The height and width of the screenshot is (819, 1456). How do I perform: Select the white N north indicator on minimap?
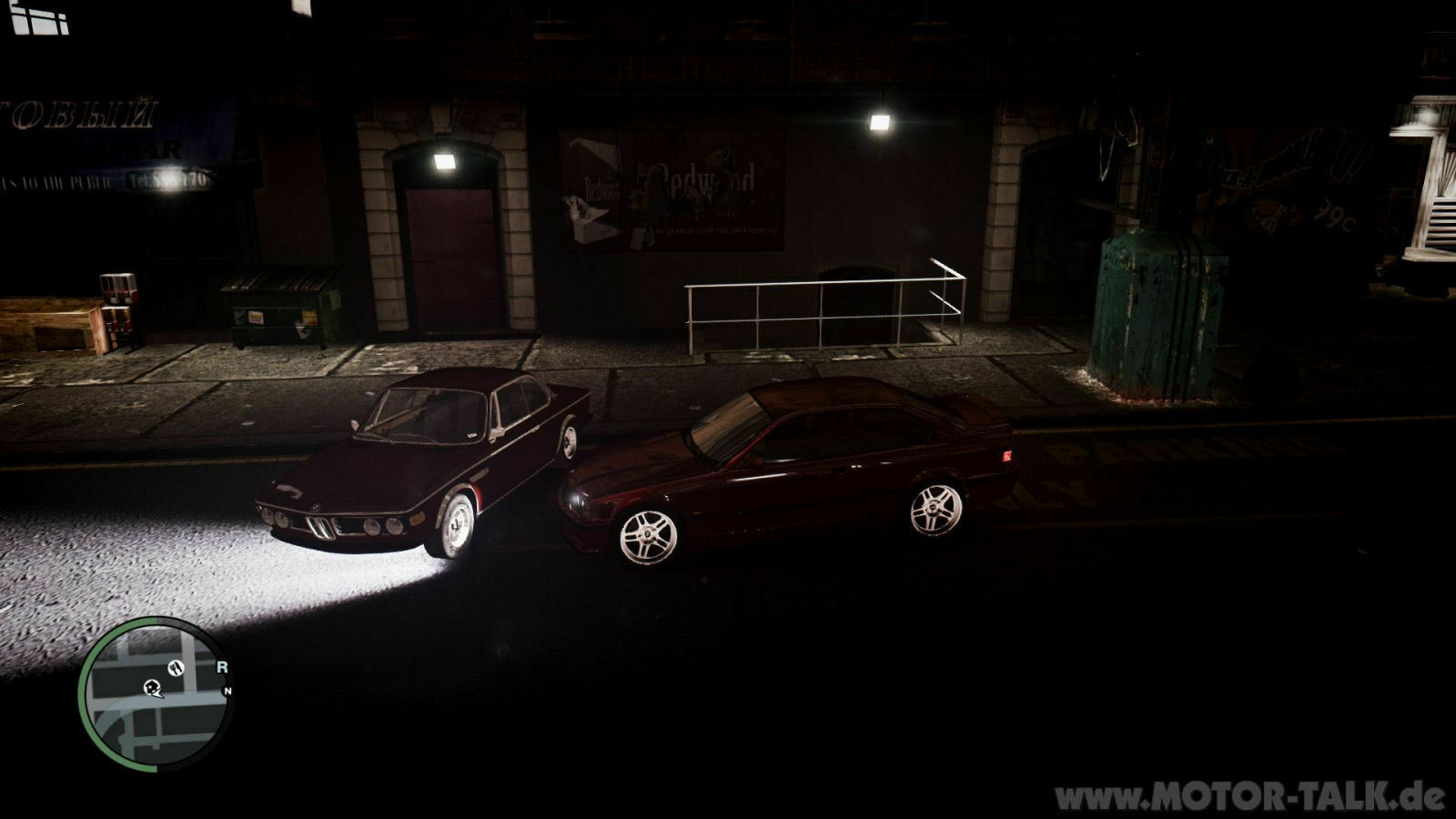(x=227, y=692)
